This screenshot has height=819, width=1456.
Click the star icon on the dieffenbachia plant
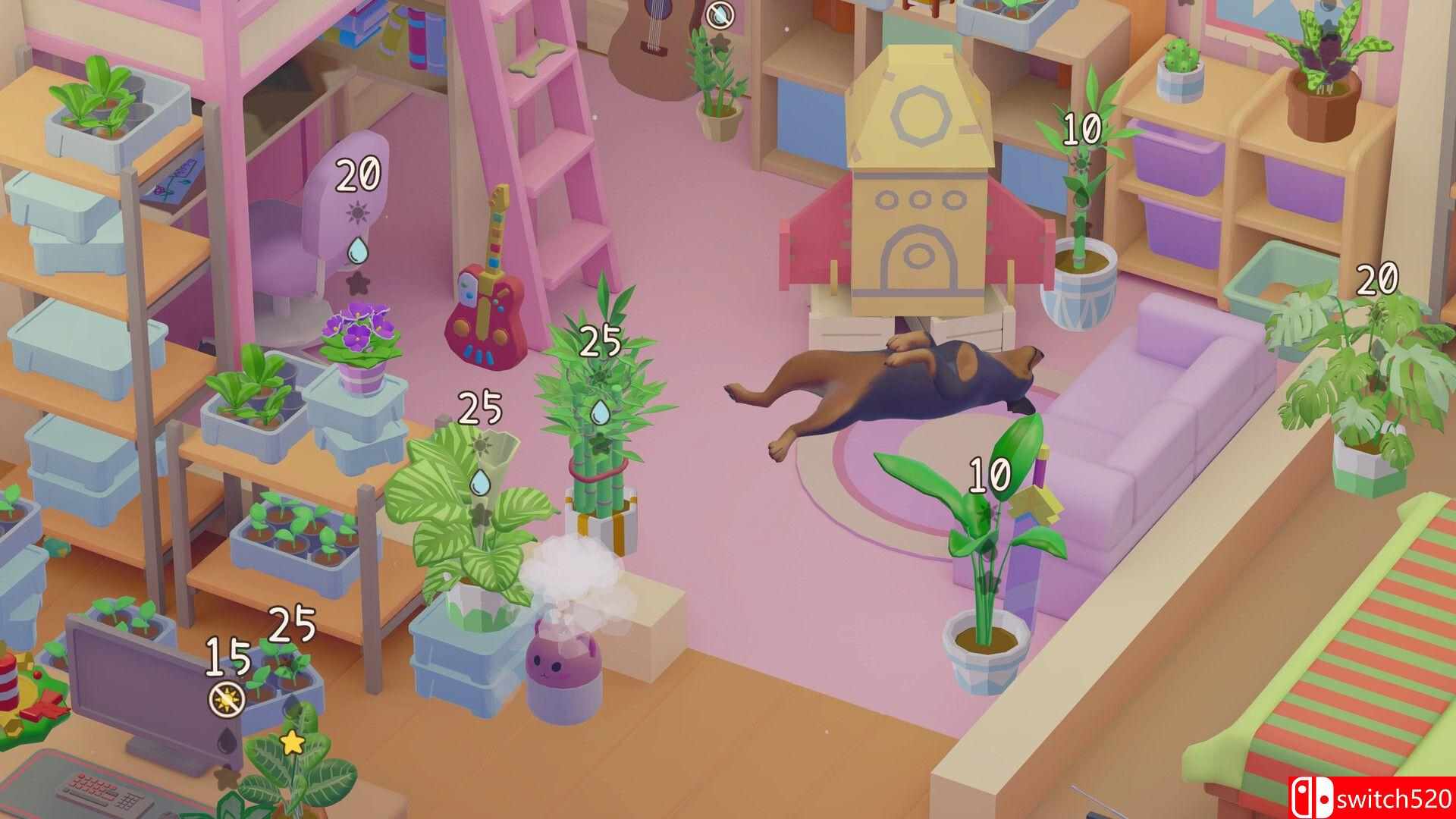[x=292, y=742]
